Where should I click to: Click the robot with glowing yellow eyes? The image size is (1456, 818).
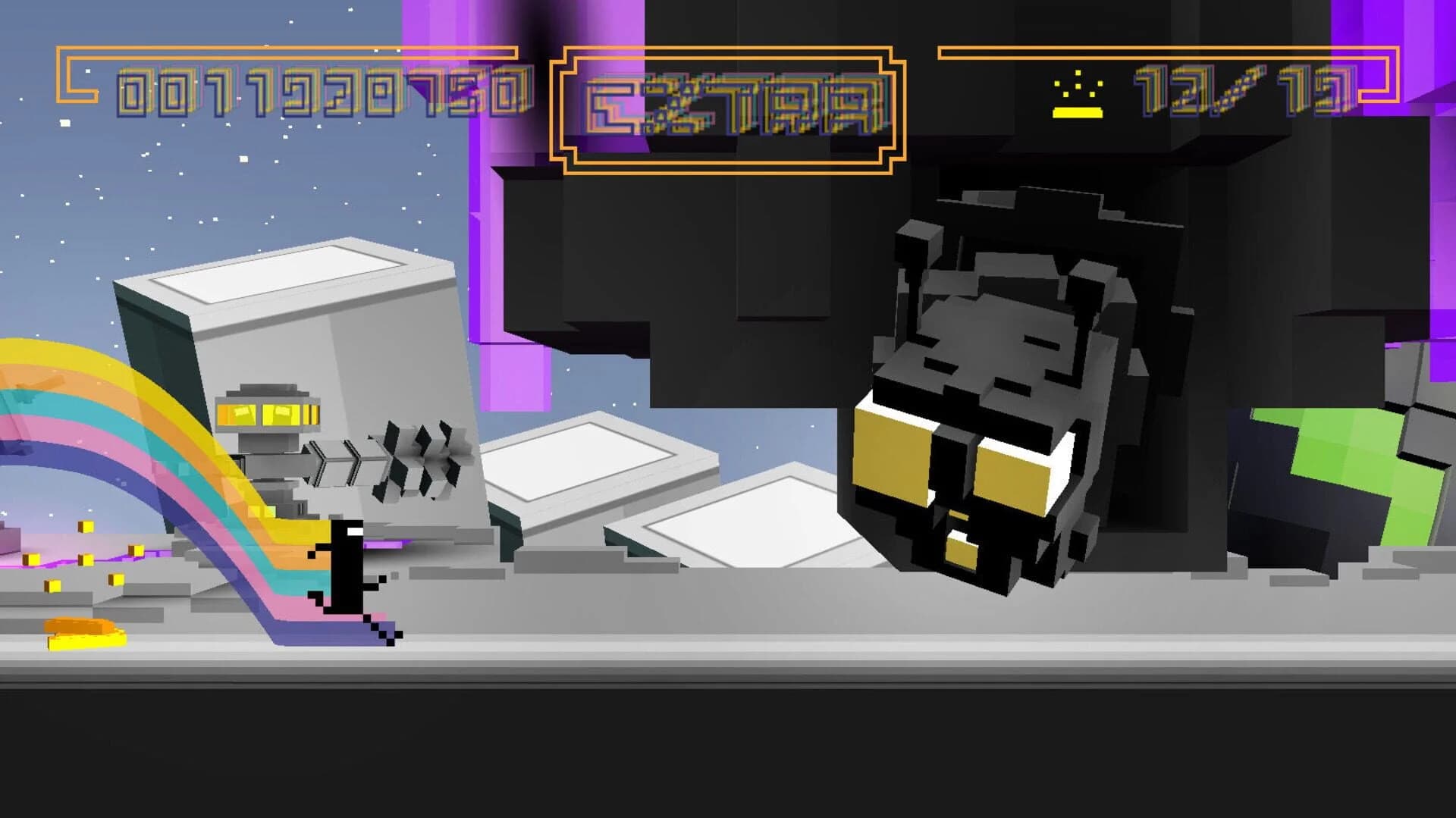coord(269,440)
